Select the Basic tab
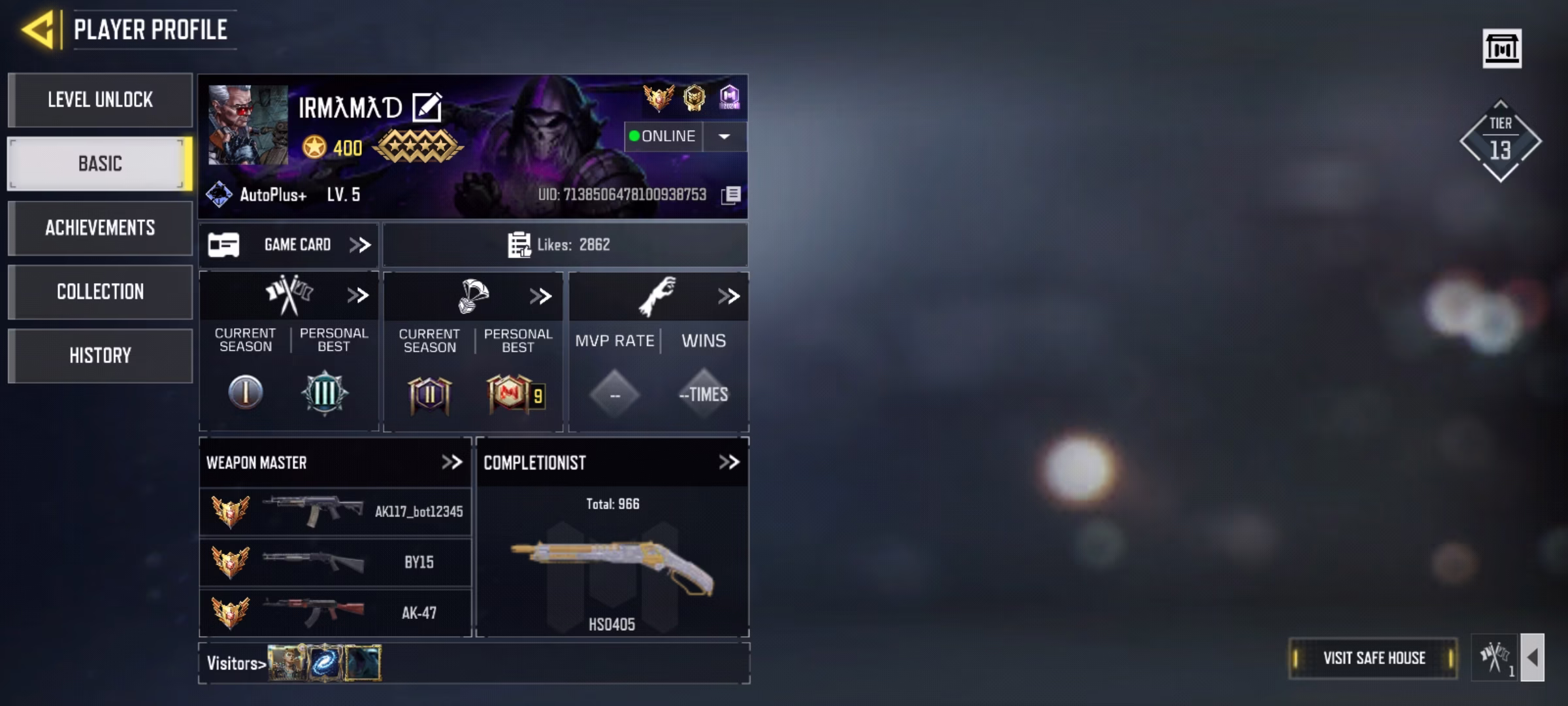 coord(100,163)
